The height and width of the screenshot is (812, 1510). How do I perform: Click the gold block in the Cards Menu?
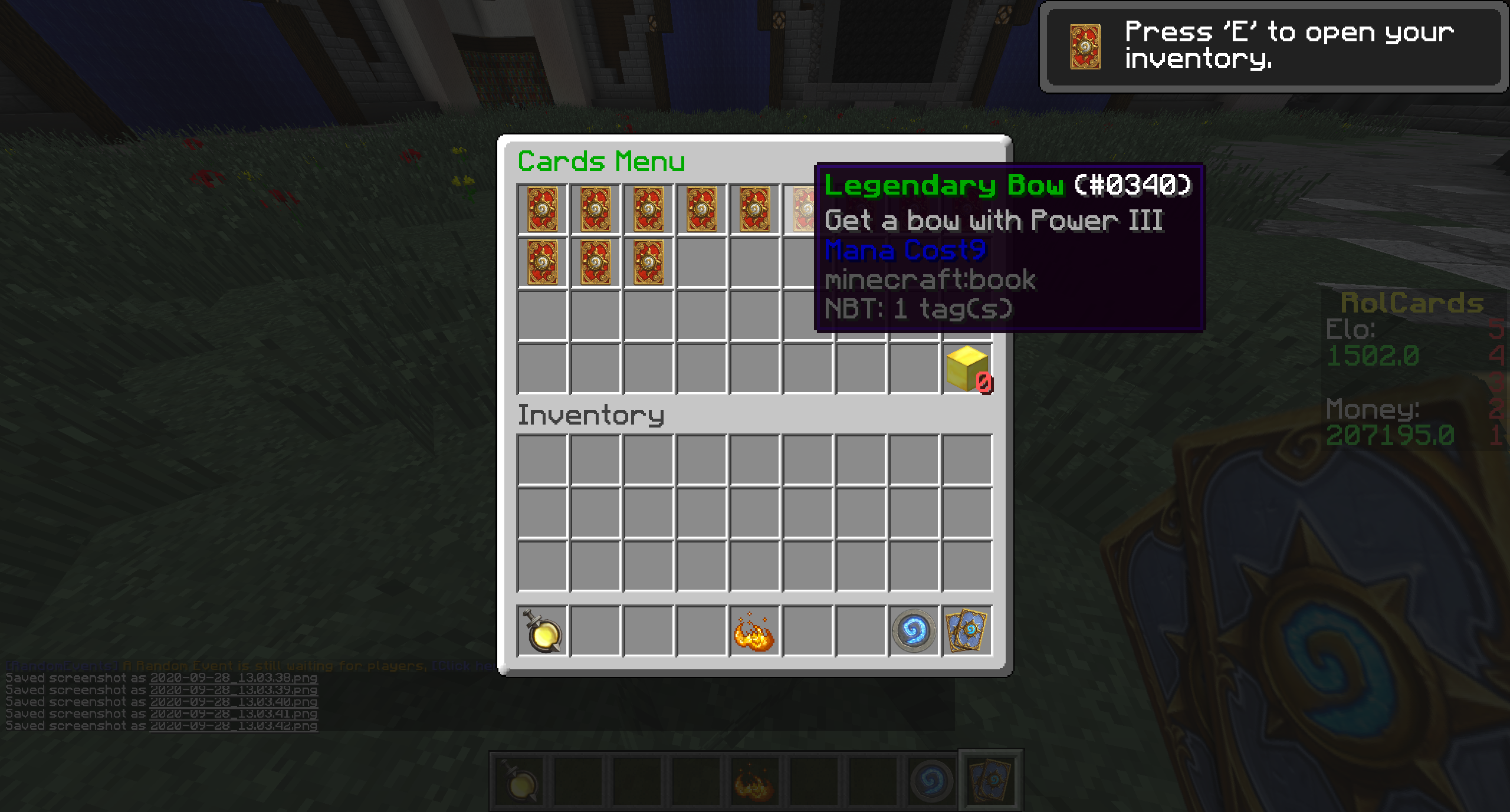pos(967,368)
